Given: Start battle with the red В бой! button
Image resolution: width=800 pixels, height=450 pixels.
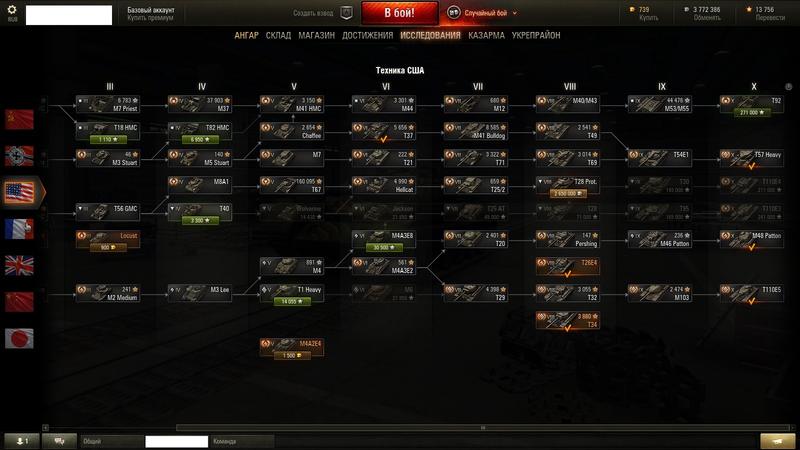Looking at the screenshot, I should 398,14.
